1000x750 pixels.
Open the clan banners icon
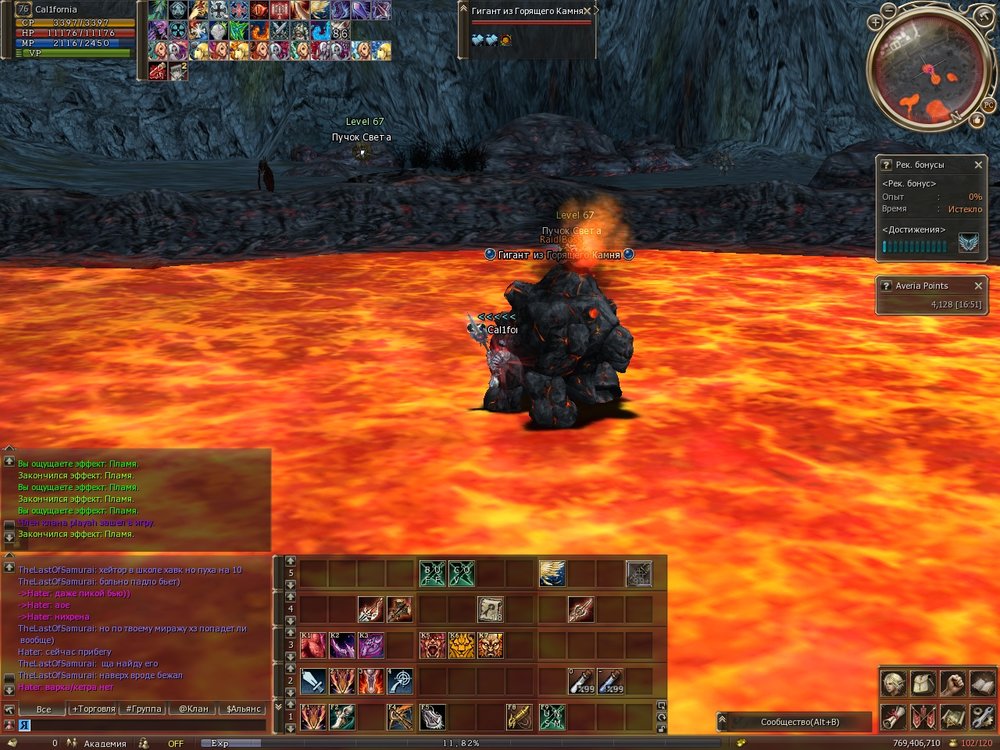click(x=924, y=716)
